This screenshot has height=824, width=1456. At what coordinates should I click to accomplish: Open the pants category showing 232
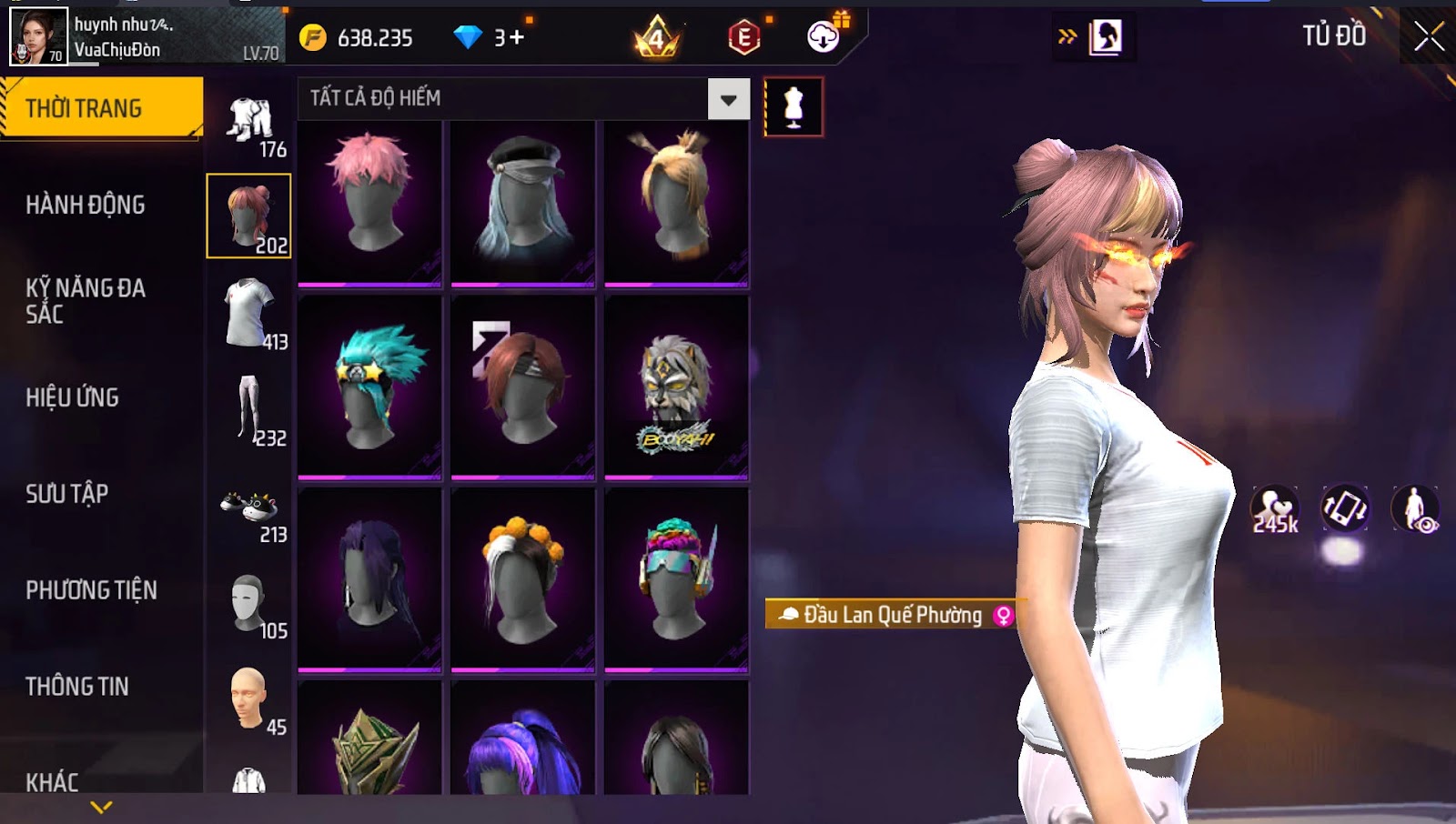point(249,411)
